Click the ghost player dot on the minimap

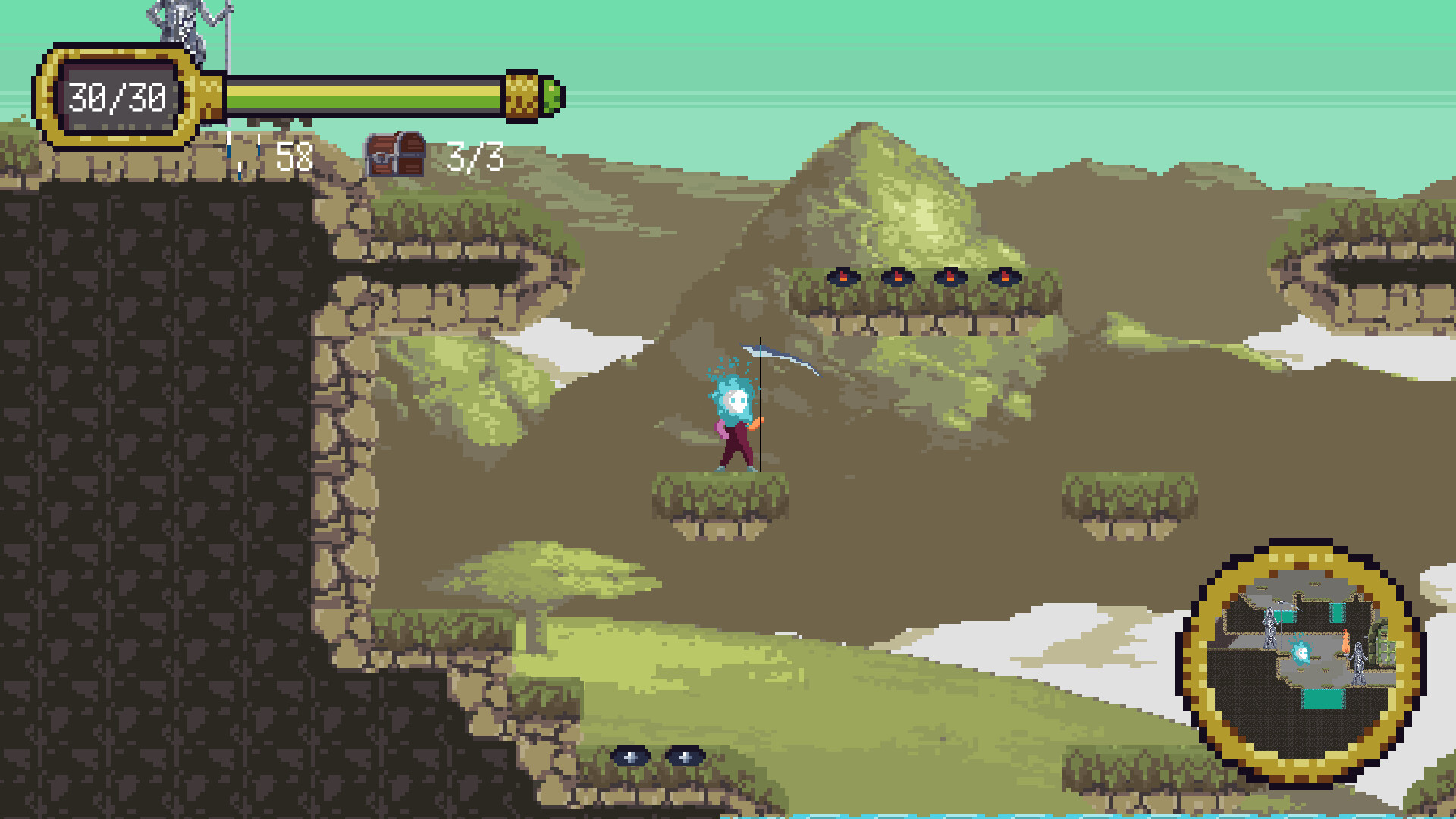pyautogui.click(x=1301, y=653)
